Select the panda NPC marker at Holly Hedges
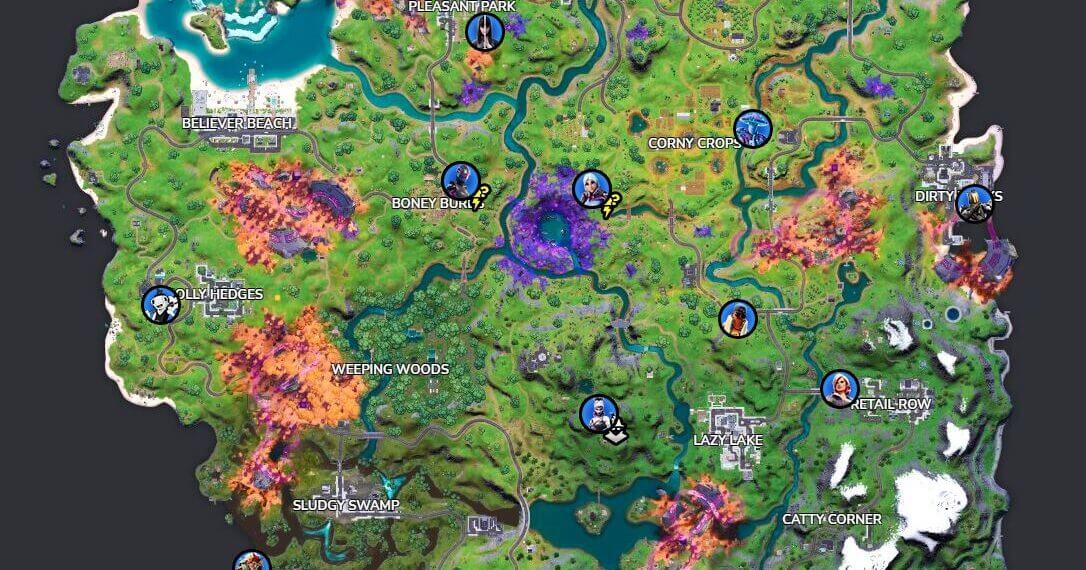The height and width of the screenshot is (570, 1086). [160, 305]
